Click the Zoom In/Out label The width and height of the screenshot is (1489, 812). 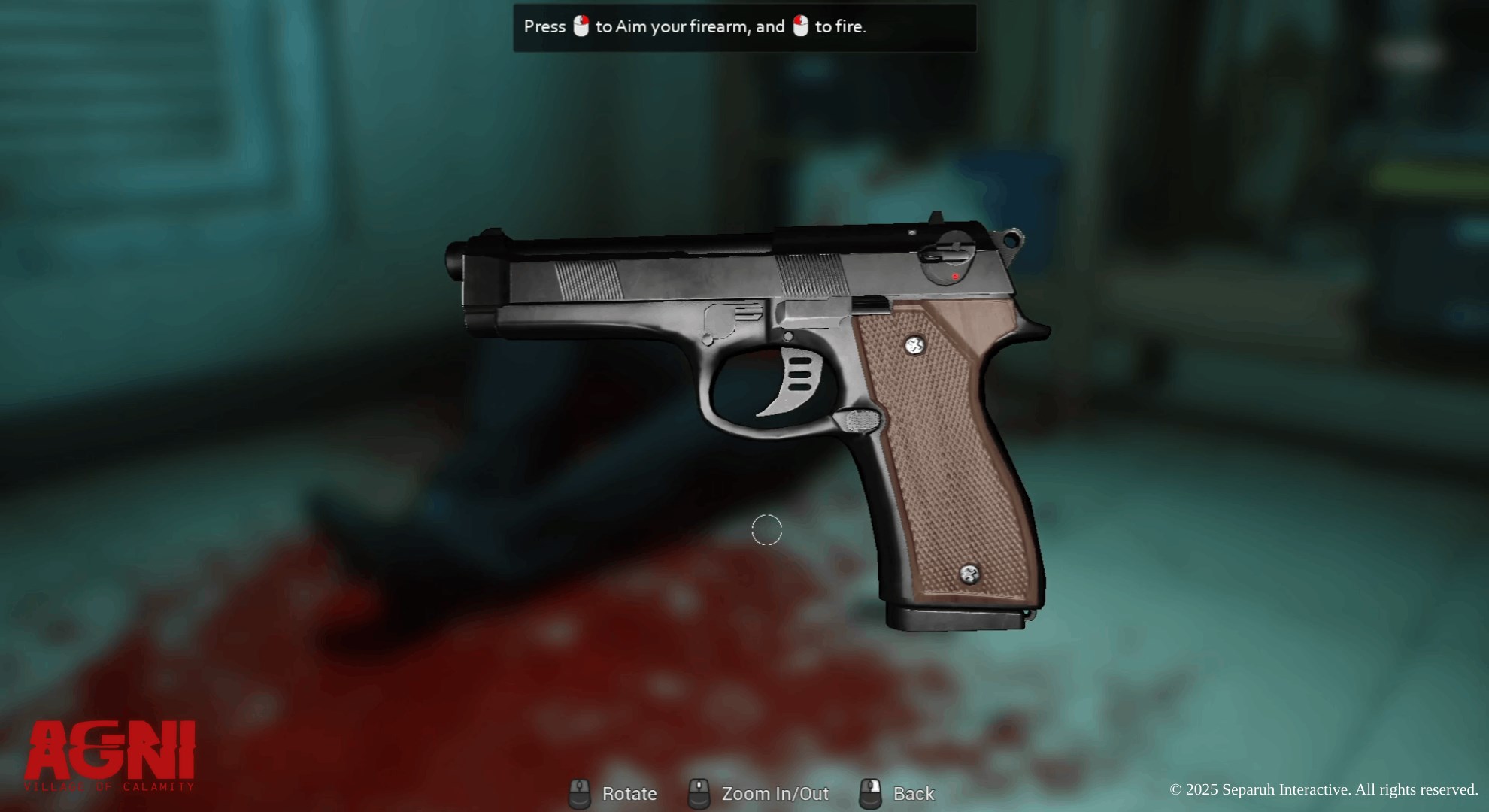(775, 793)
